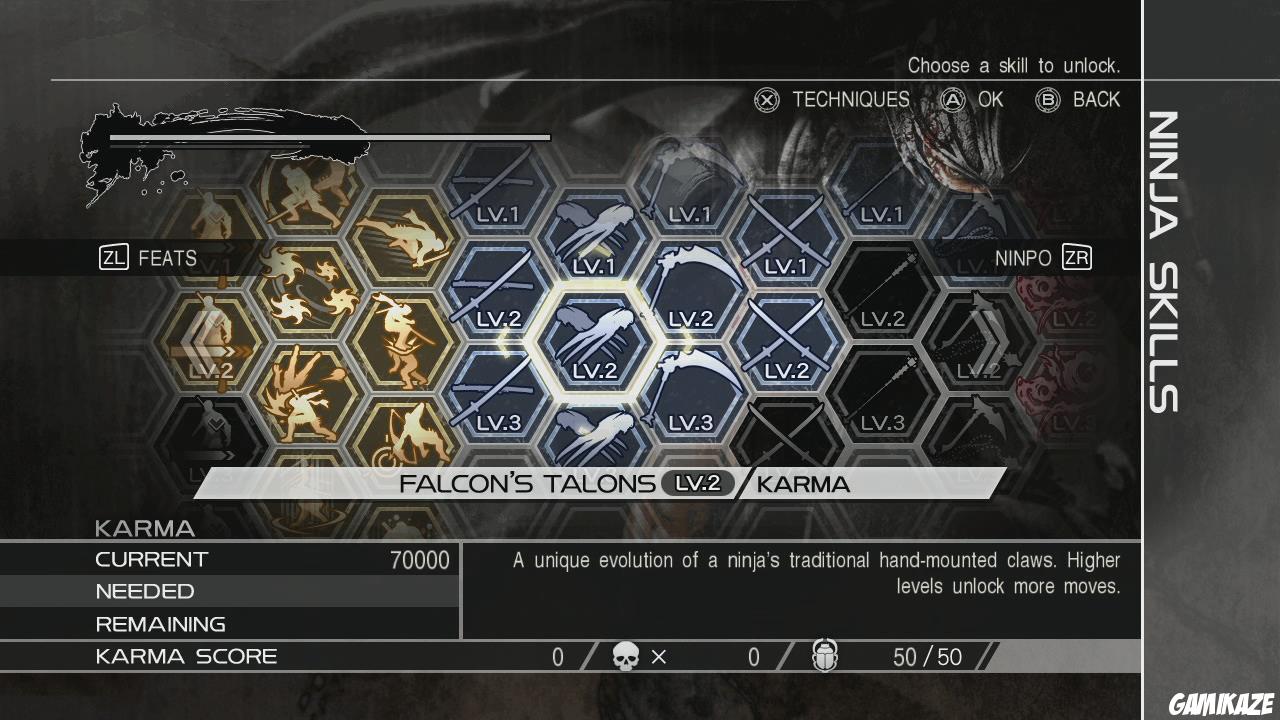Click the CURRENT karma value of 70000
This screenshot has height=720, width=1280.
[420, 560]
